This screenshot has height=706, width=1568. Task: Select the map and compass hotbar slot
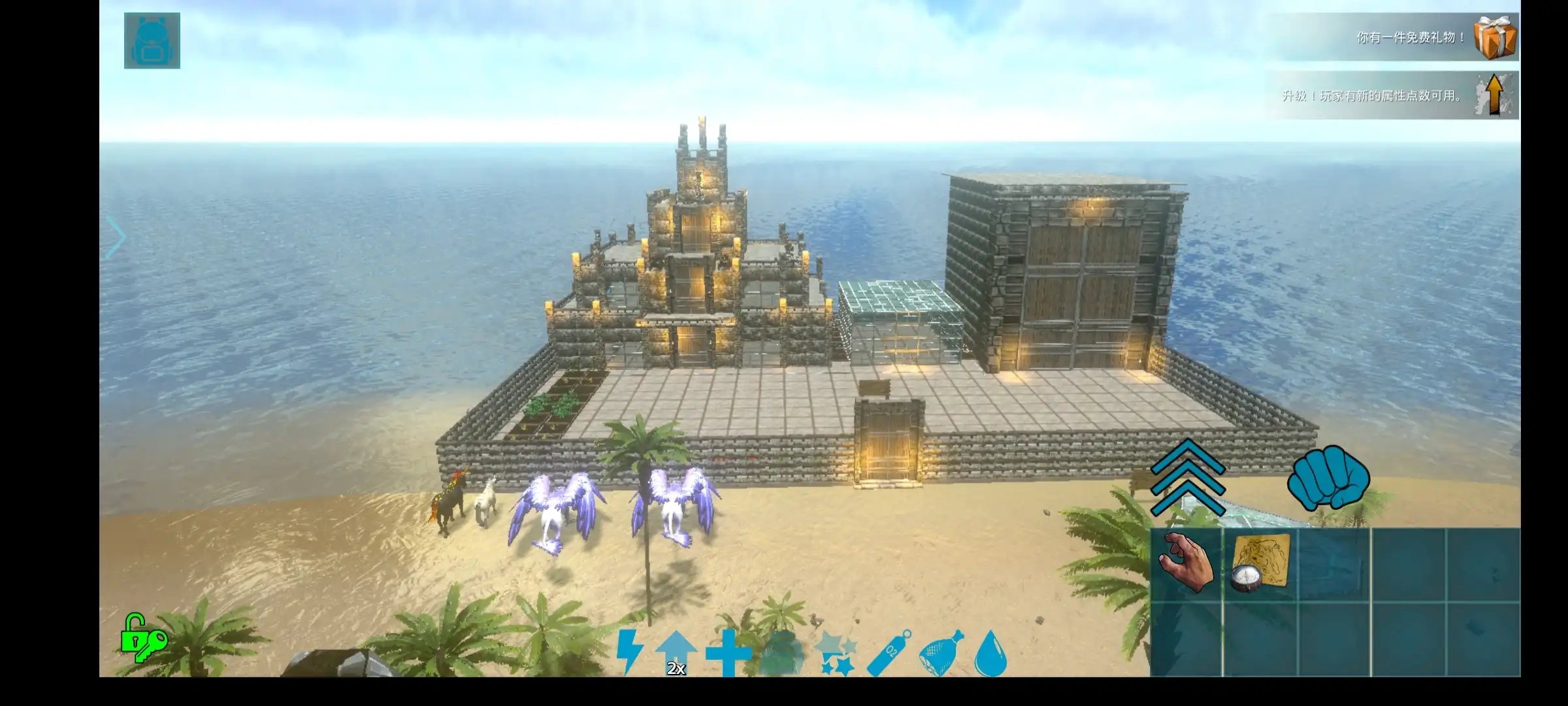(x=1261, y=563)
